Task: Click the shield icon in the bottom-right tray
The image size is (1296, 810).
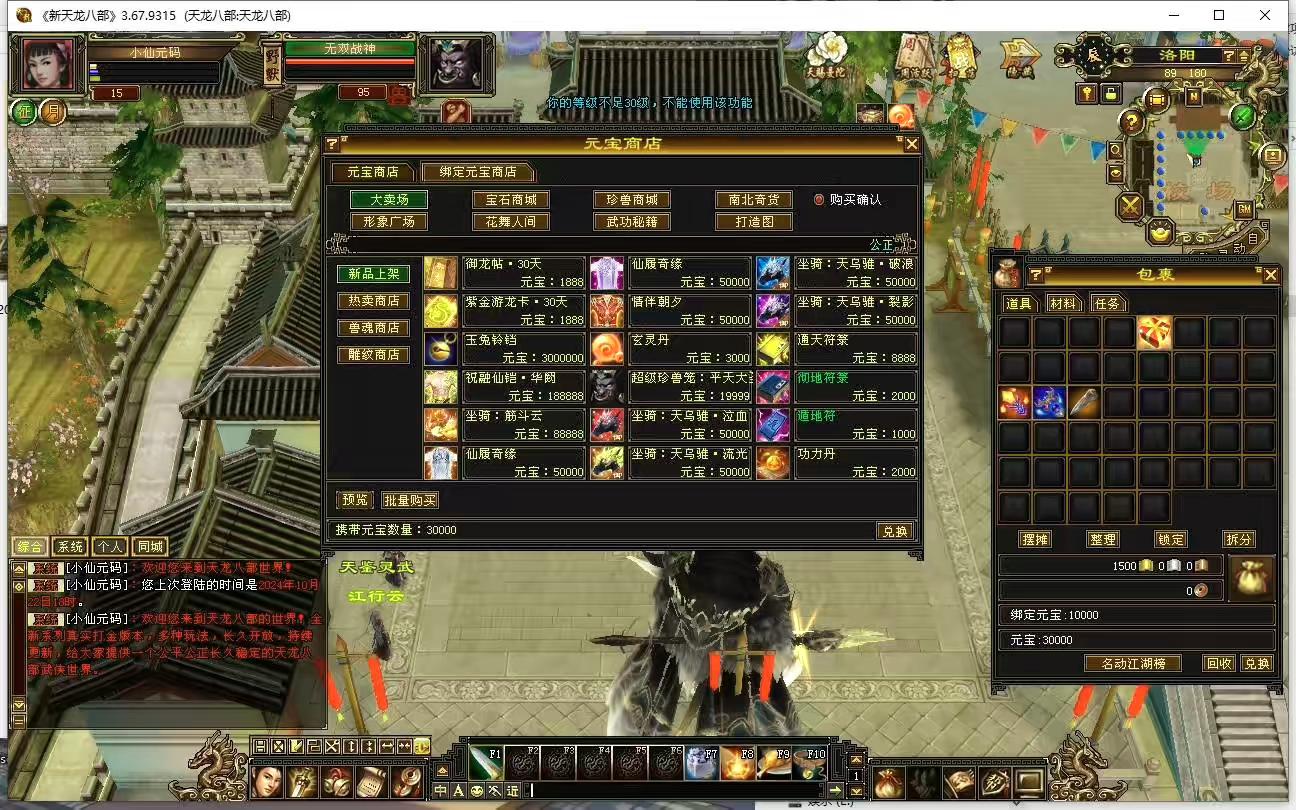Action: click(x=993, y=782)
